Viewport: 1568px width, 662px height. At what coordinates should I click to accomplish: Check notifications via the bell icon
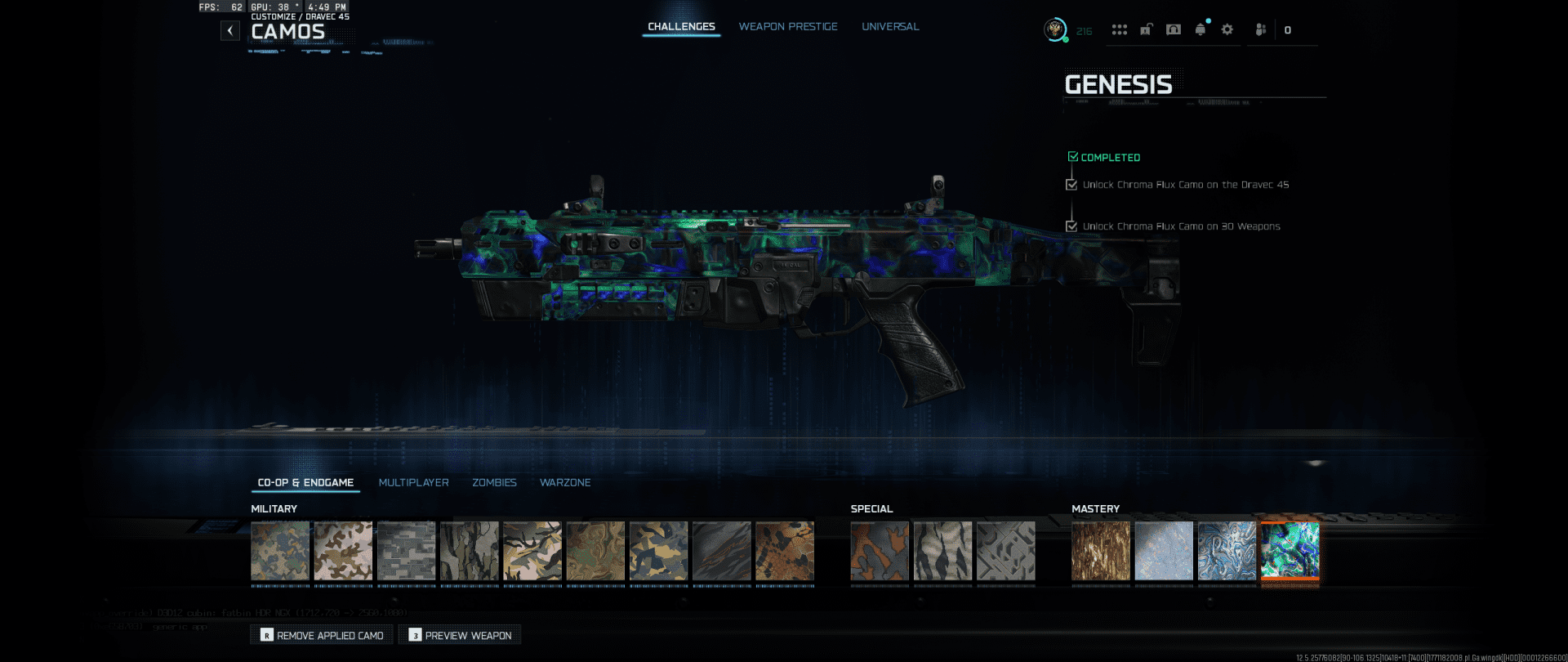1200,29
